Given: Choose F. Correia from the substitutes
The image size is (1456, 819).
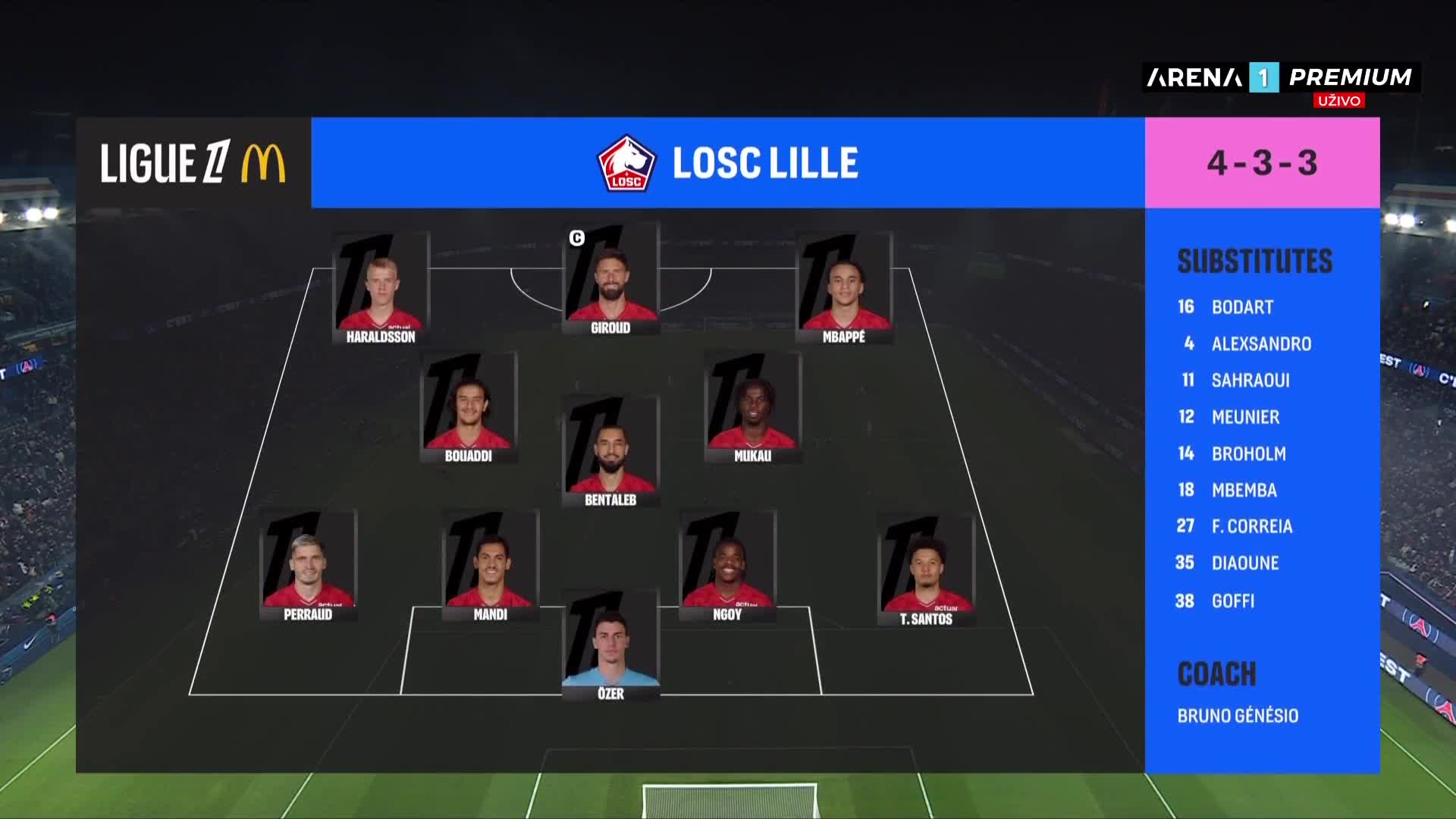Looking at the screenshot, I should click(x=1251, y=526).
